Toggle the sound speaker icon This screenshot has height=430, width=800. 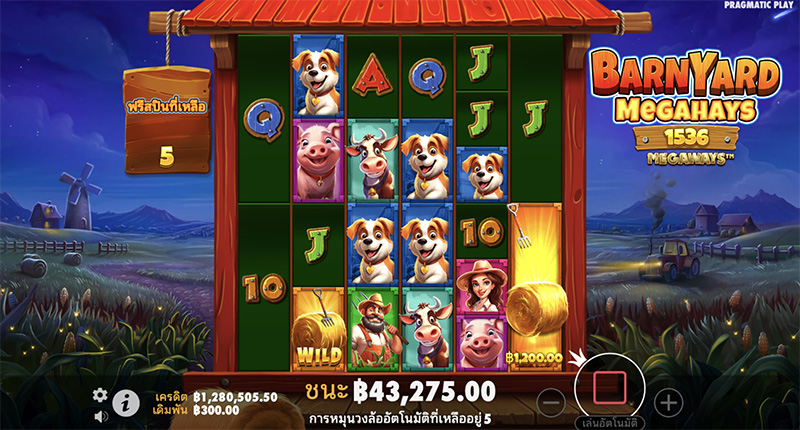(100, 415)
